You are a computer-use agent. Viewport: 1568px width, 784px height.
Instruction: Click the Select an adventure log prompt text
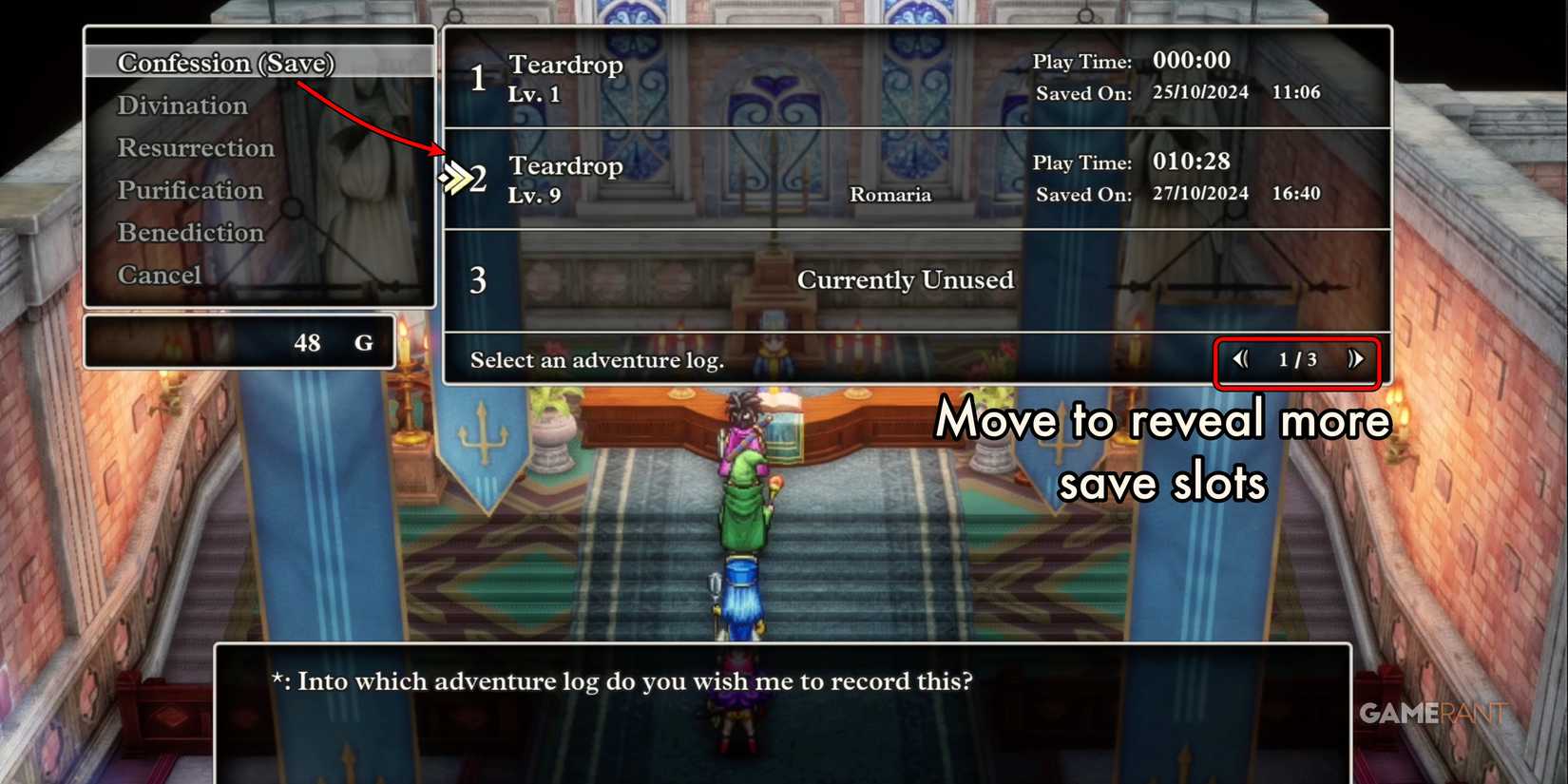click(x=598, y=360)
